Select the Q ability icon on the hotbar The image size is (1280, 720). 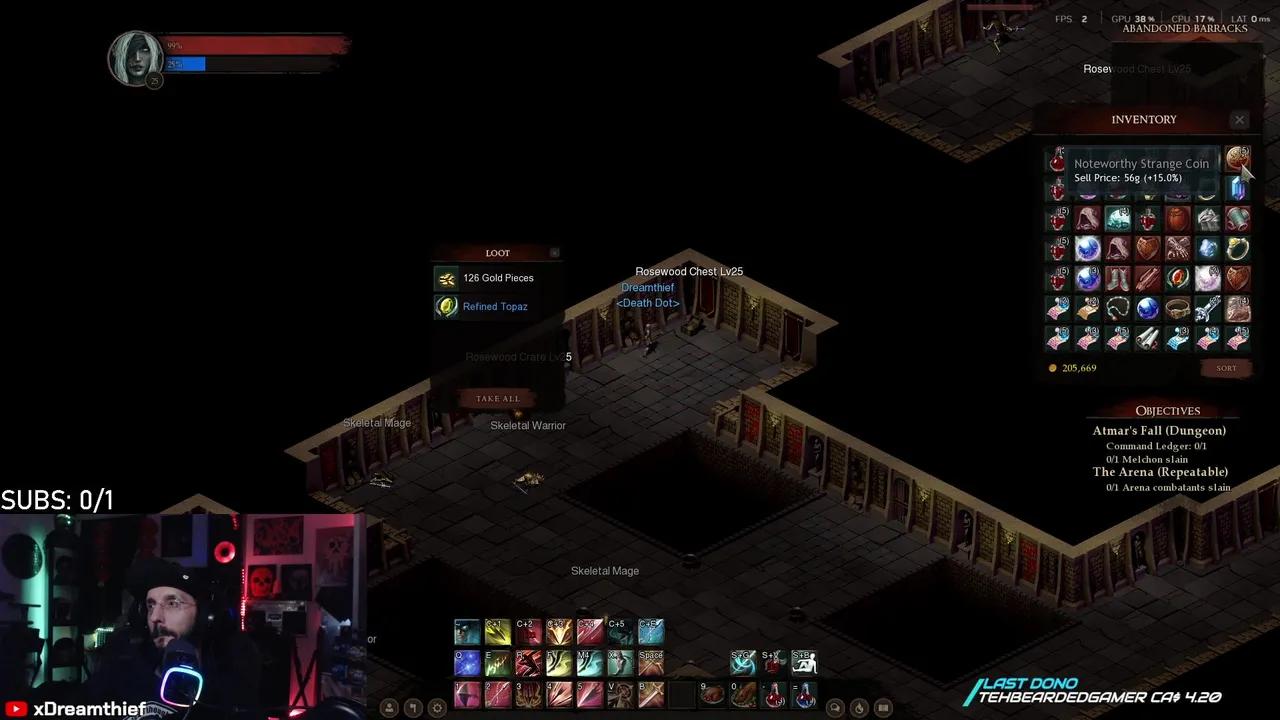466,662
